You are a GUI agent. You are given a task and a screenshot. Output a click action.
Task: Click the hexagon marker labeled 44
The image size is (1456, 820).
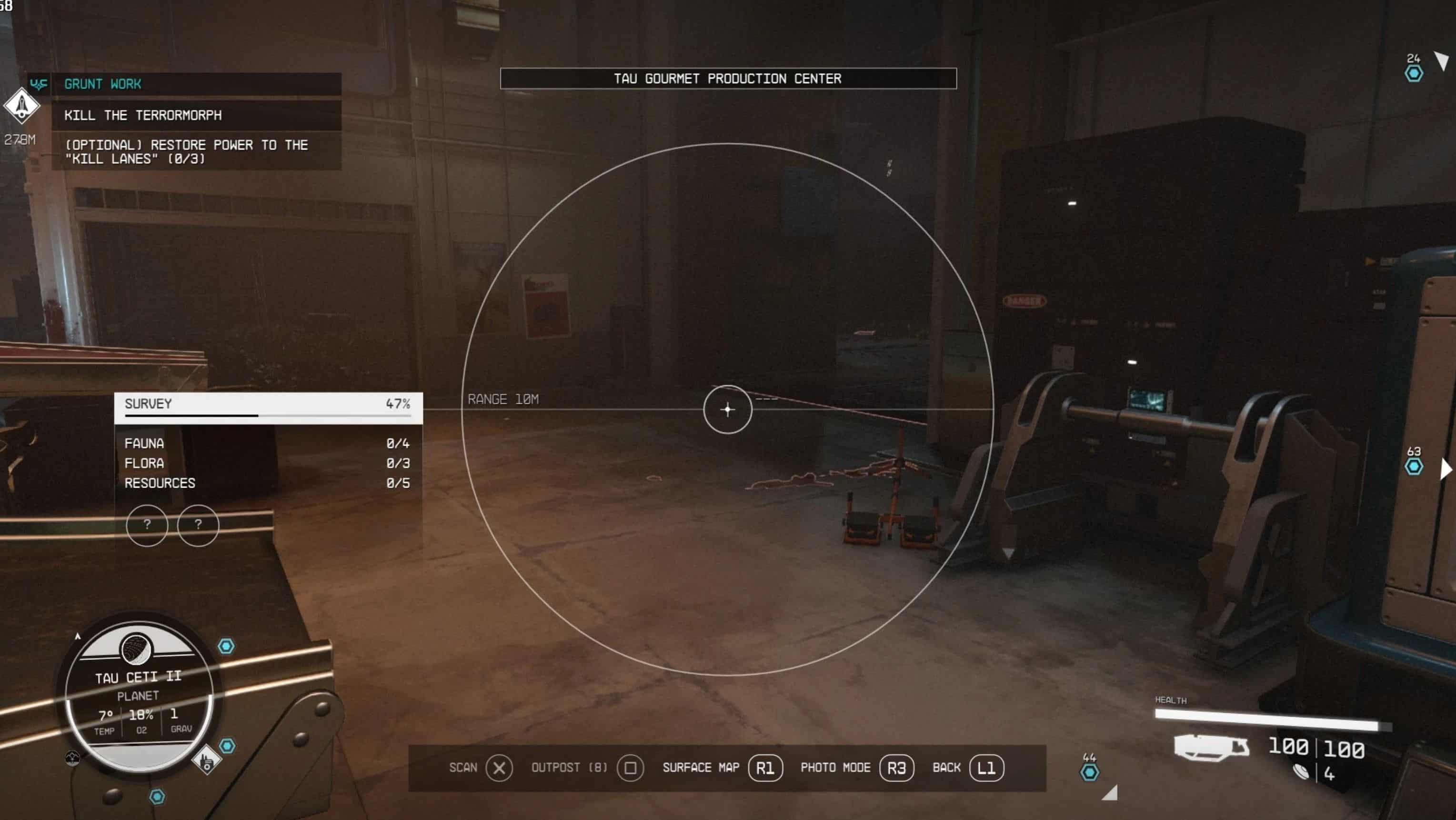1089,772
